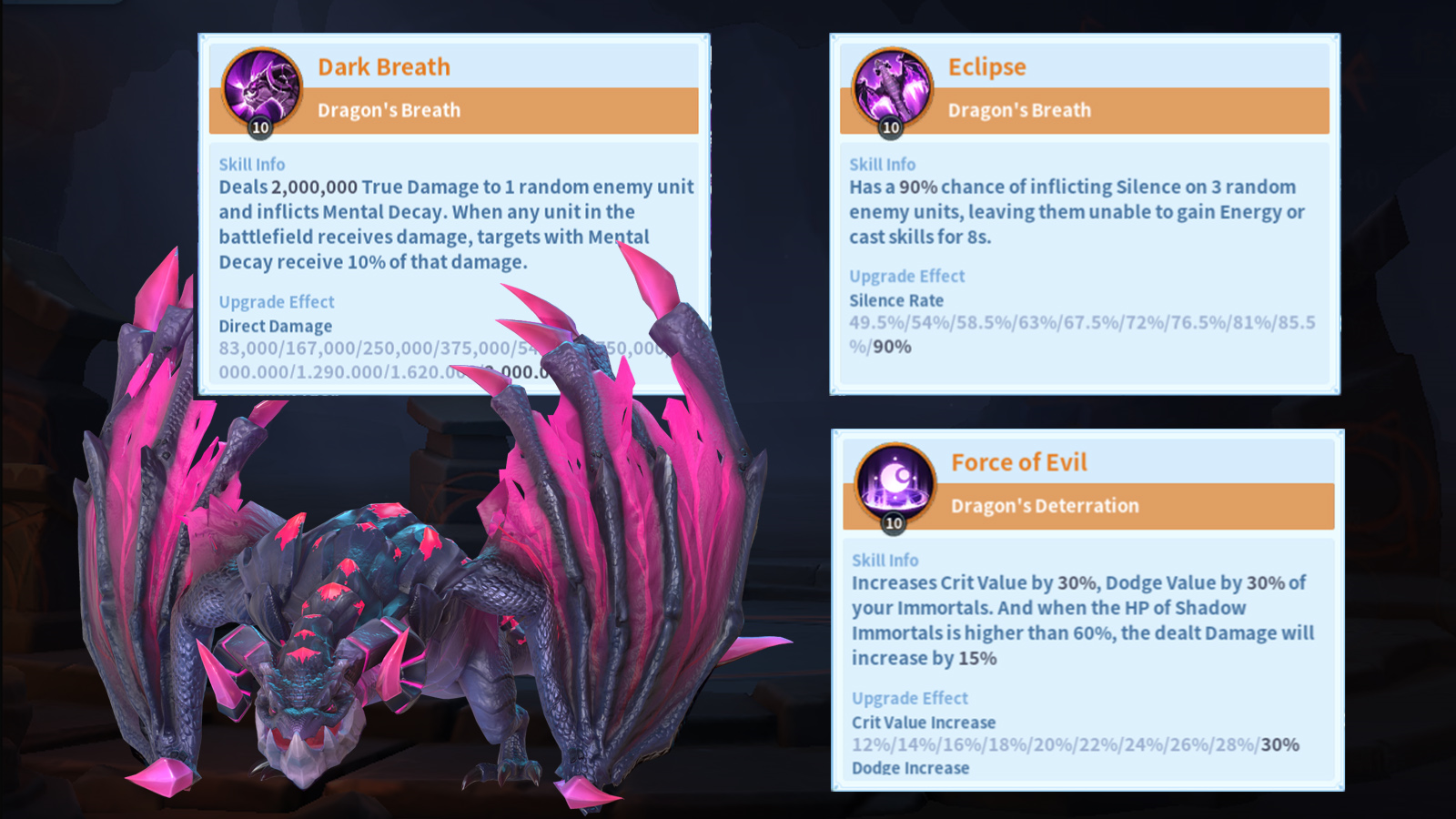Click the Dark Breath title text
This screenshot has height=819, width=1456.
[383, 66]
